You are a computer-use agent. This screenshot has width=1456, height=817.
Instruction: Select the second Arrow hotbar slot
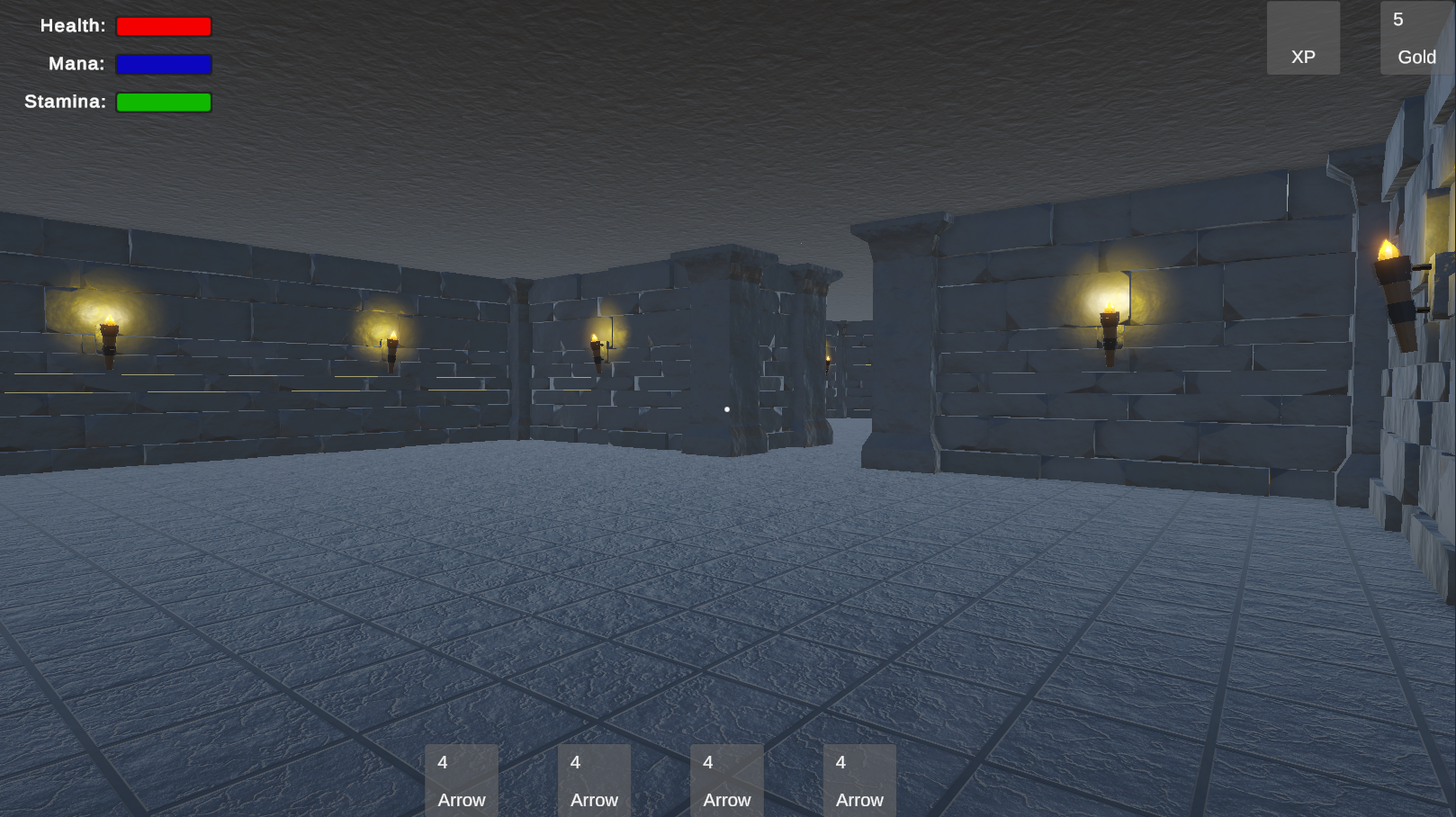pos(594,779)
